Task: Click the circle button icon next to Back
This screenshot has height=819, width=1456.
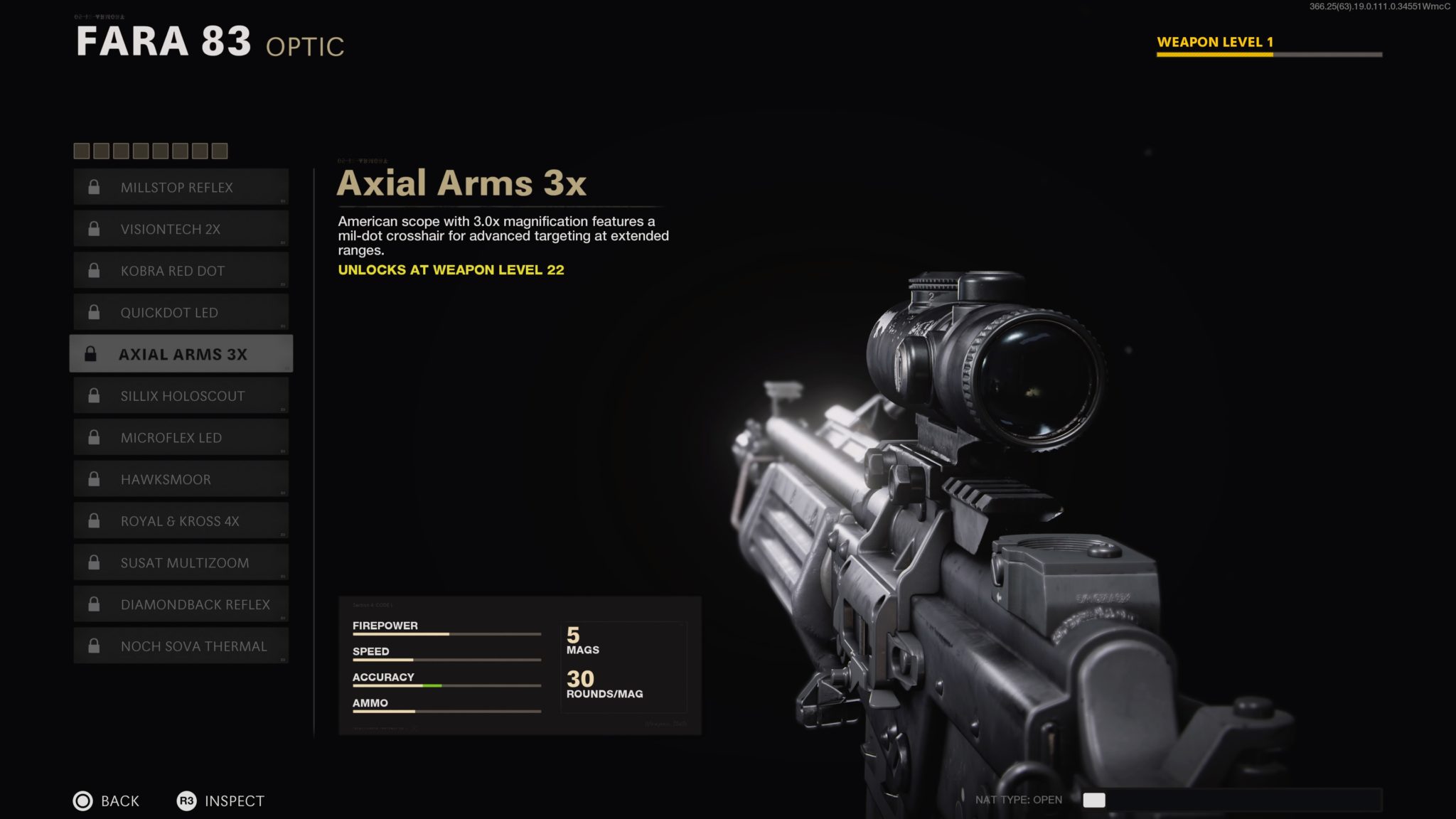Action: 82,801
